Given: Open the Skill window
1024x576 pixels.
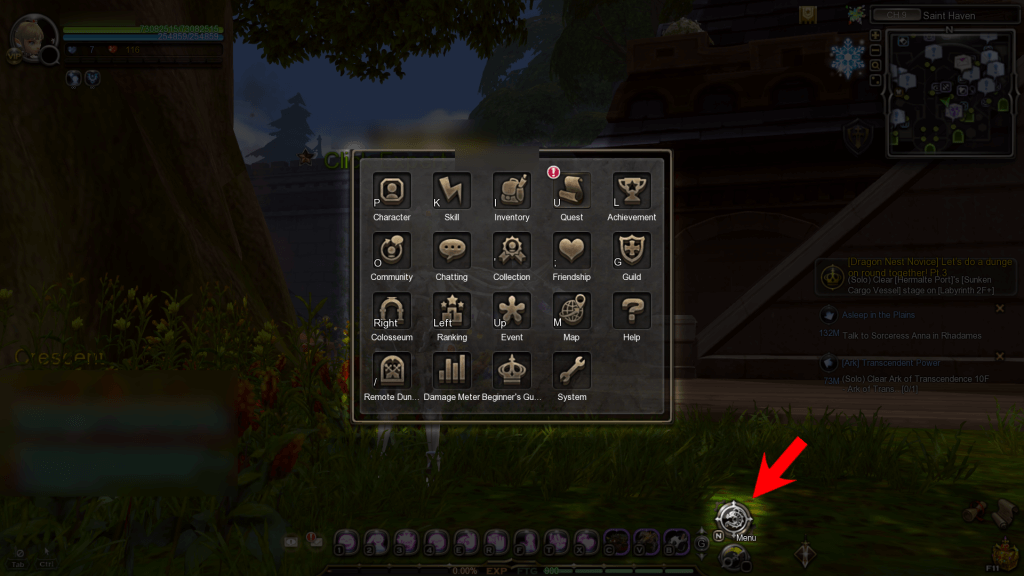Looking at the screenshot, I should click(x=451, y=190).
